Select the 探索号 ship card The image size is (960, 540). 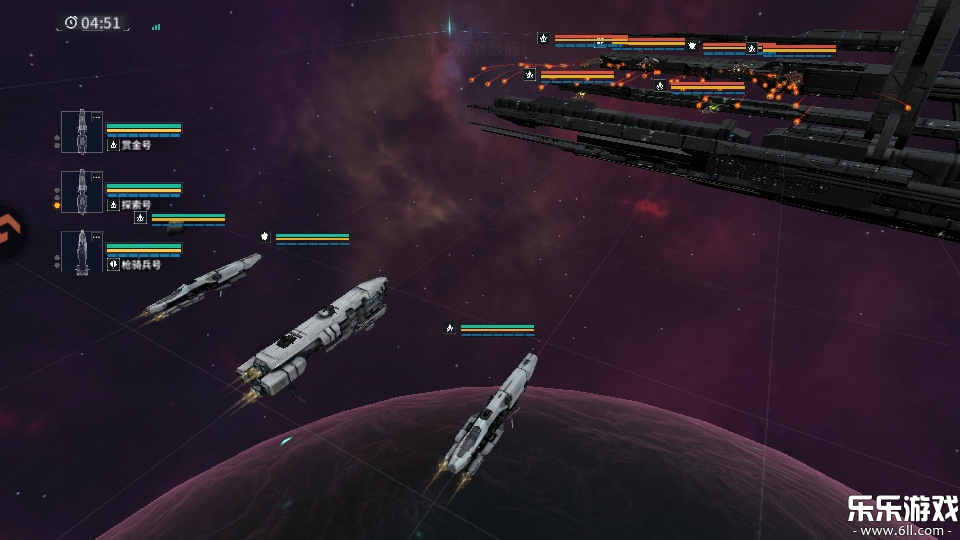(x=82, y=192)
